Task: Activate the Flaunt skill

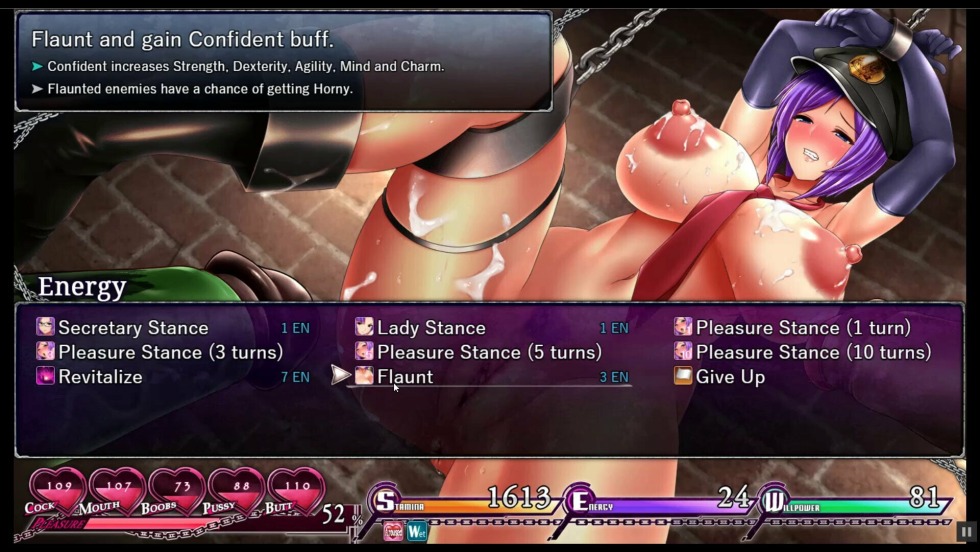Action: [405, 377]
